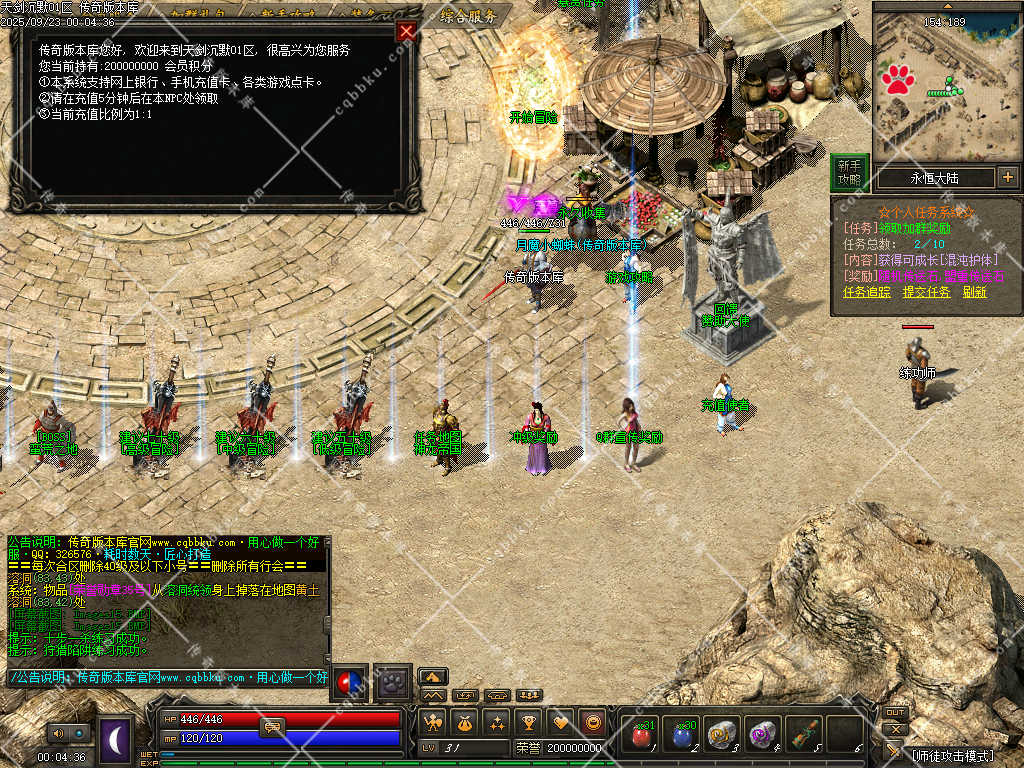Image resolution: width=1024 pixels, height=768 pixels.
Task: Click the chat input line
Action: [168, 677]
